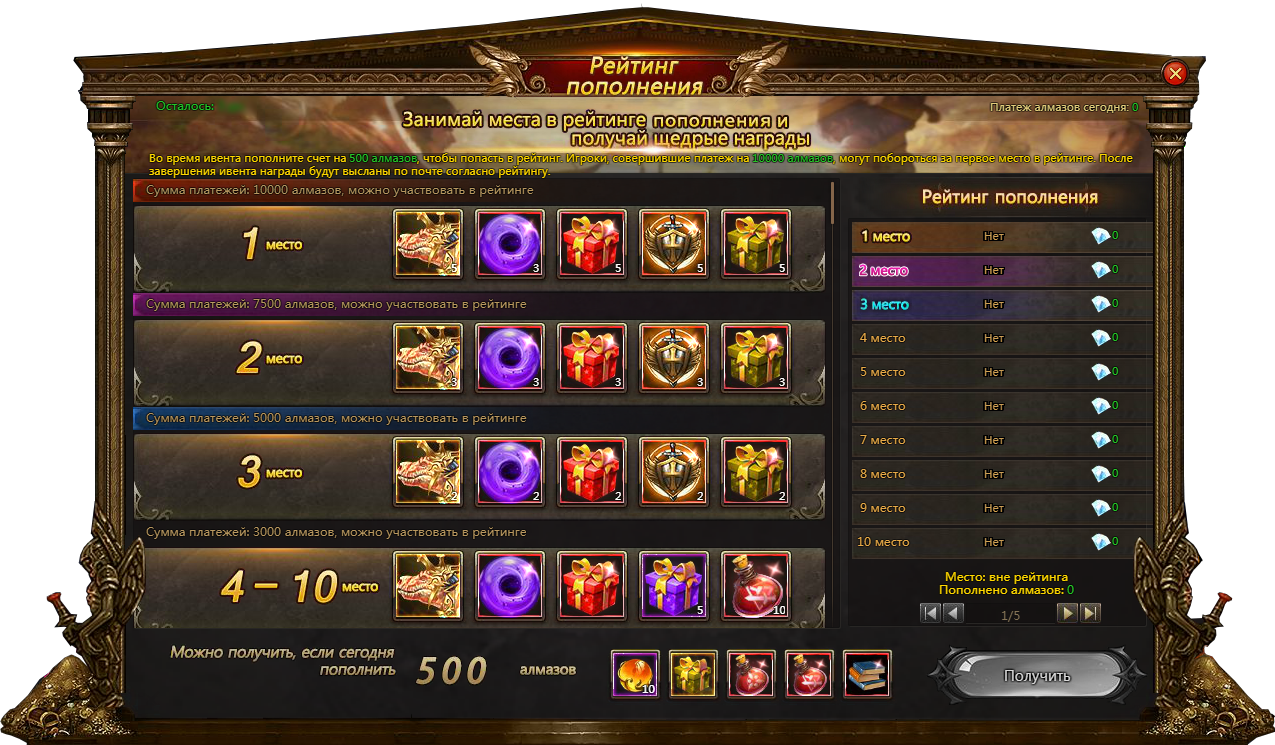Viewport: 1275px width, 745px height.
Task: Choose the 10 место row in the rating list
Action: click(x=1000, y=542)
